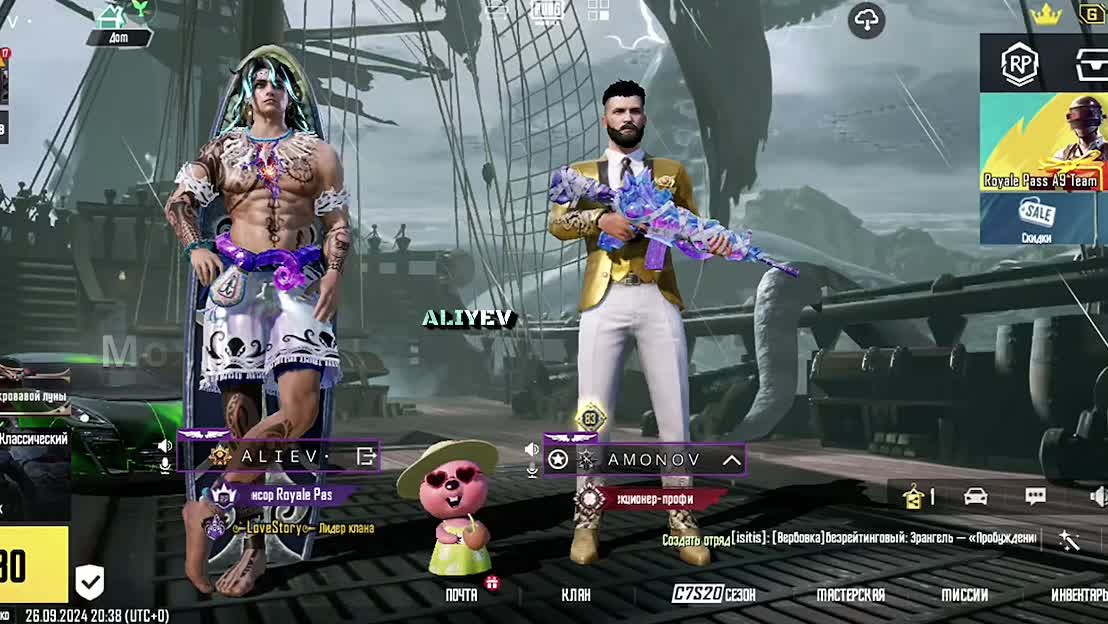Show the Миссии missions list
The width and height of the screenshot is (1108, 624).
click(964, 595)
